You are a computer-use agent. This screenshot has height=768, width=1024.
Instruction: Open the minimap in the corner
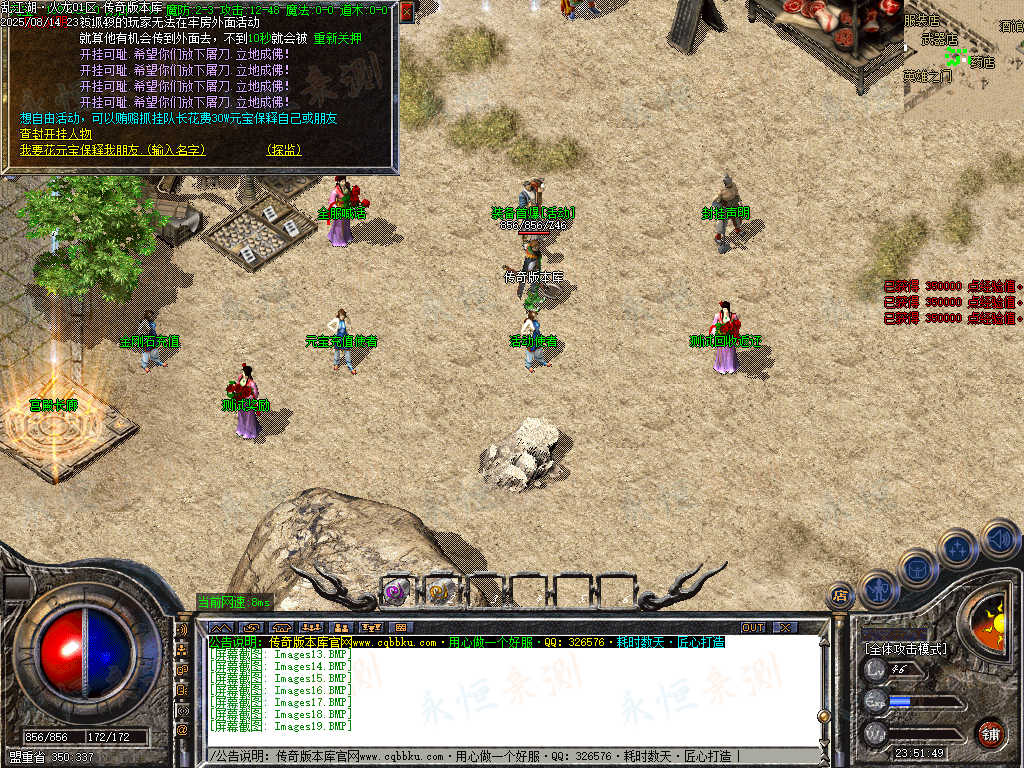(963, 58)
